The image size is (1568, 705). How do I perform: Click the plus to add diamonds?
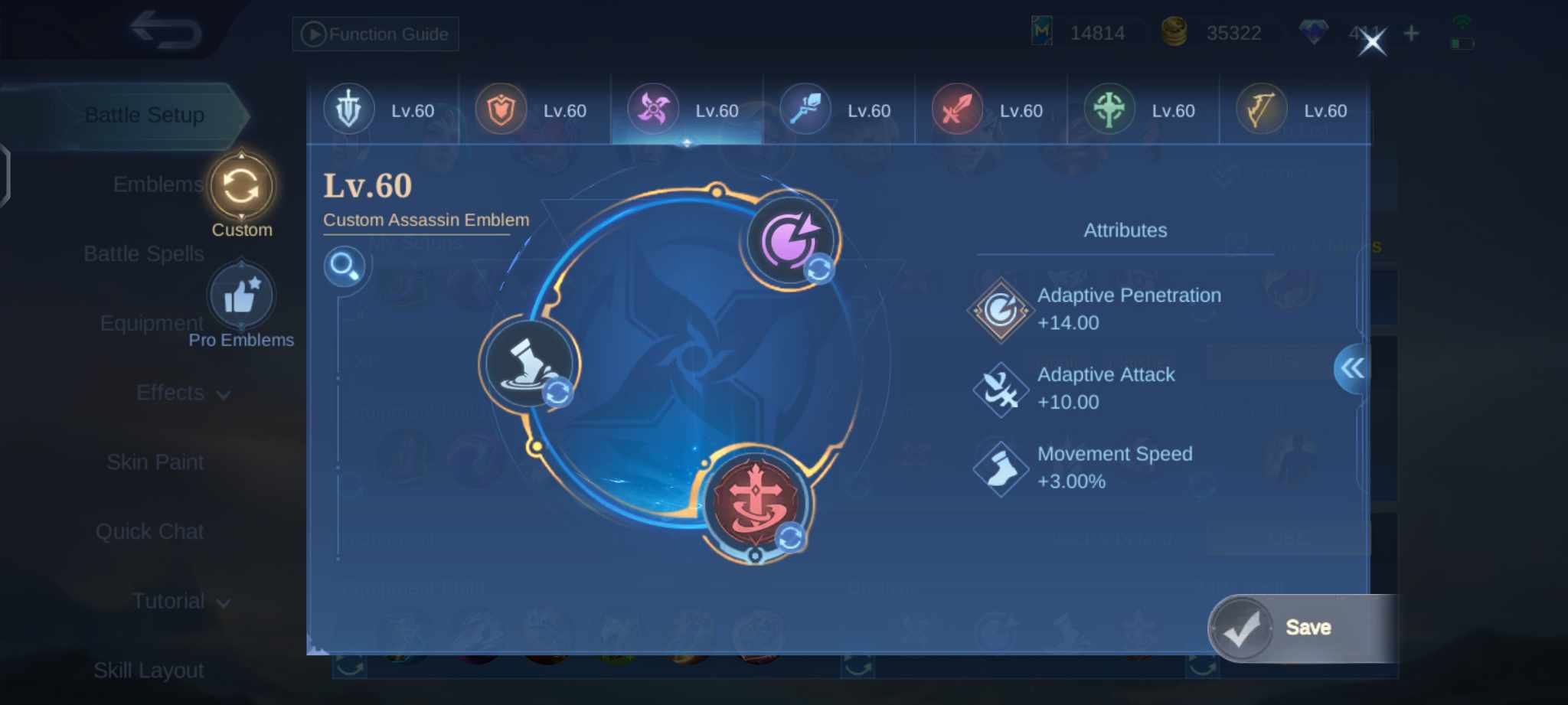[1410, 32]
